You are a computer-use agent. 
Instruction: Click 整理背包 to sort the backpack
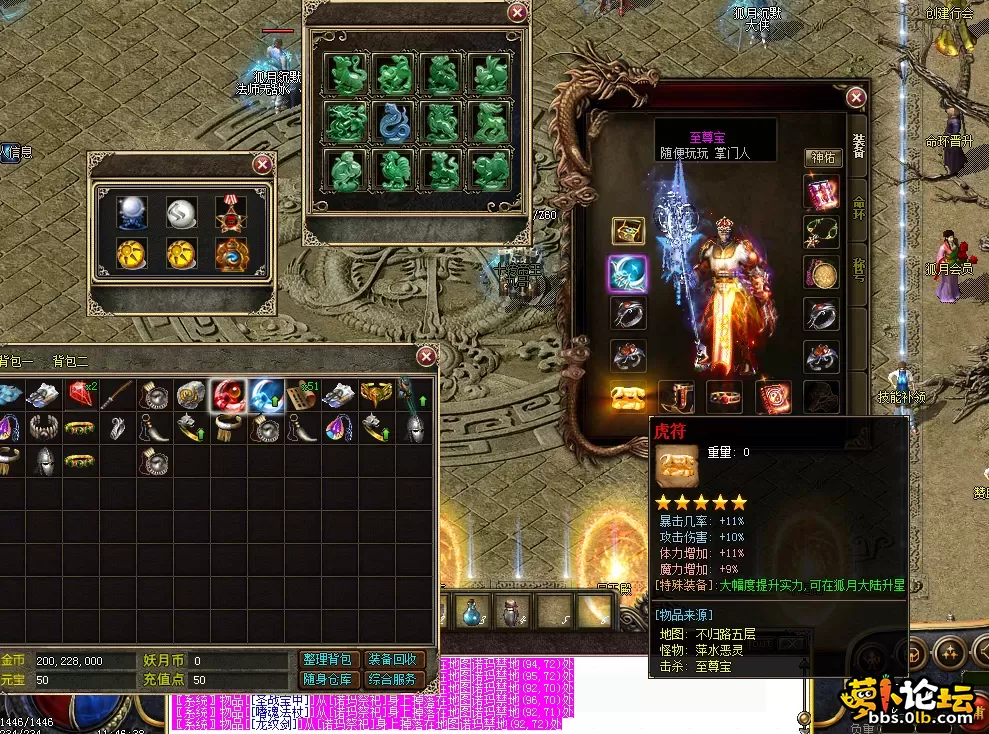(x=327, y=660)
